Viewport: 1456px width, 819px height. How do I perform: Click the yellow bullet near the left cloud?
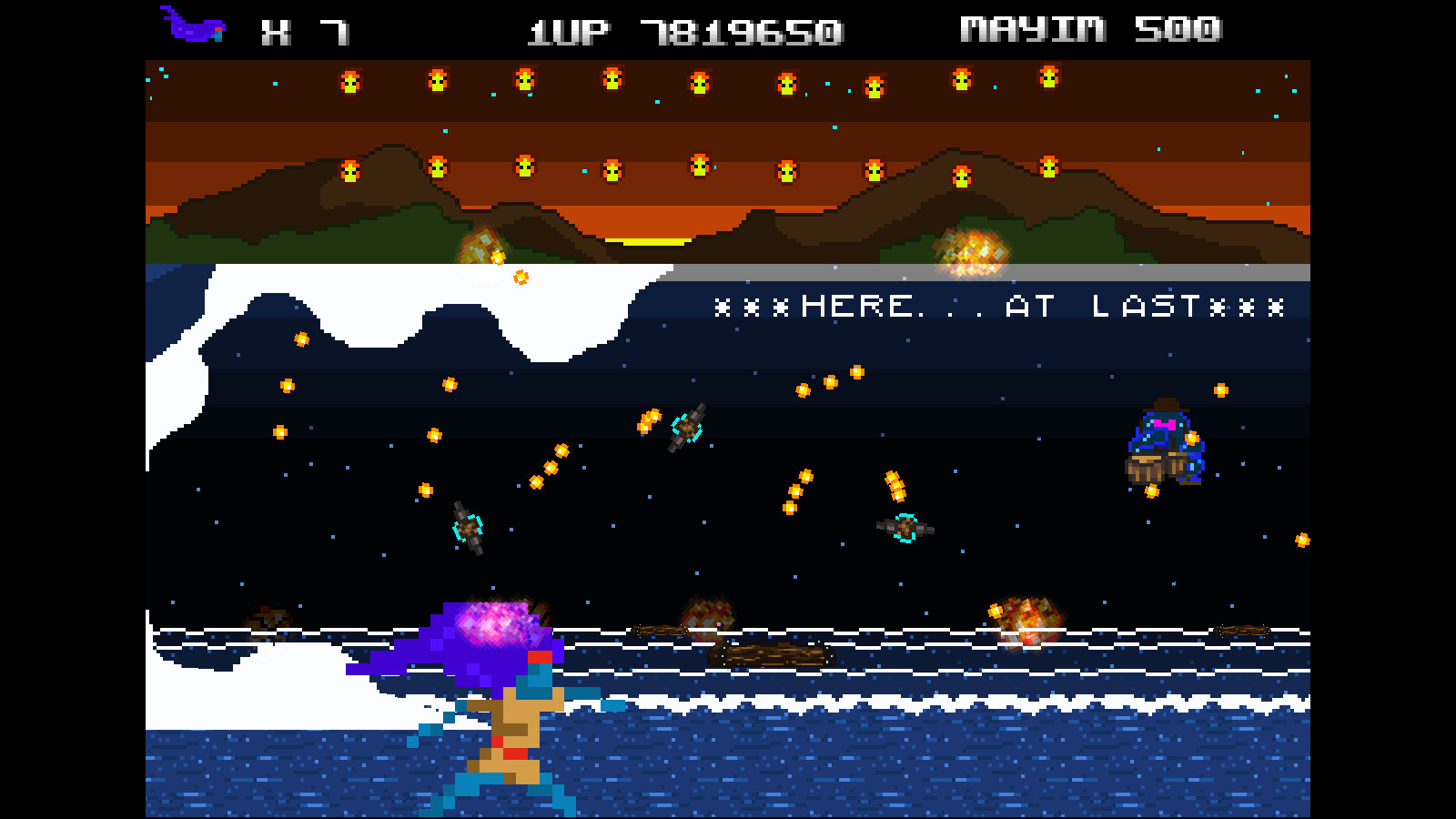(x=300, y=341)
